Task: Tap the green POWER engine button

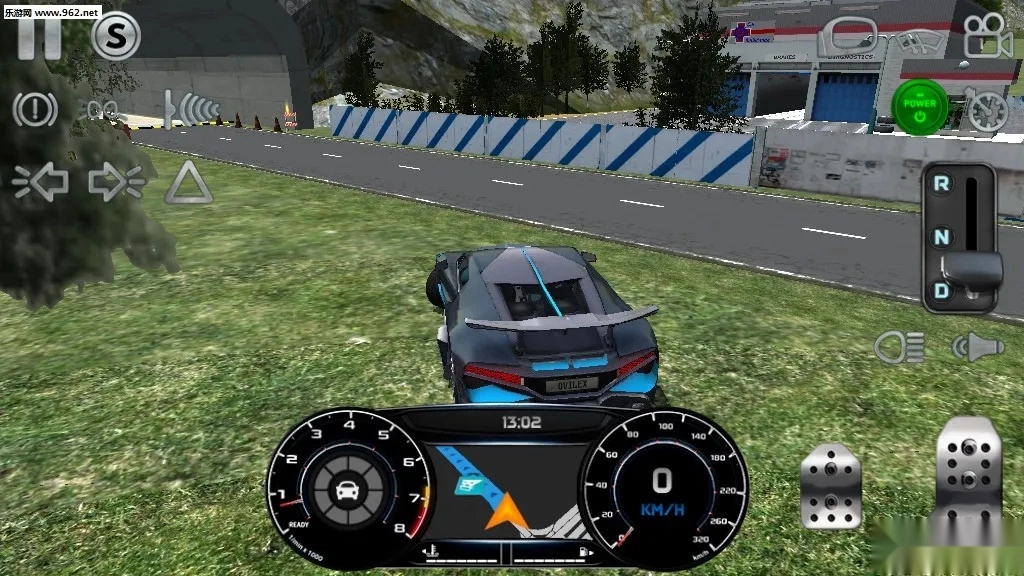Action: 920,105
